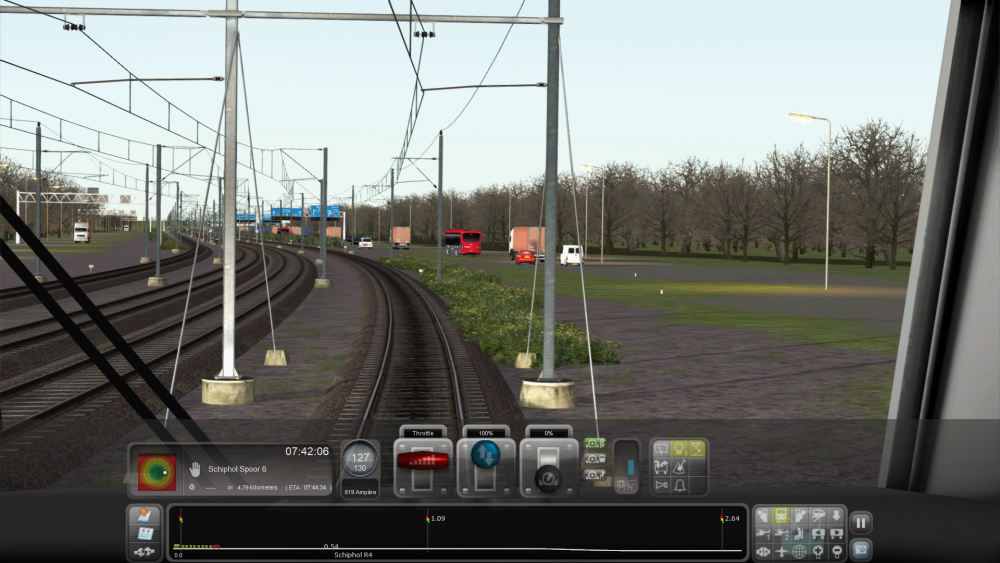This screenshot has height=563, width=1000.
Task: Click the red throttle lever
Action: tap(423, 461)
